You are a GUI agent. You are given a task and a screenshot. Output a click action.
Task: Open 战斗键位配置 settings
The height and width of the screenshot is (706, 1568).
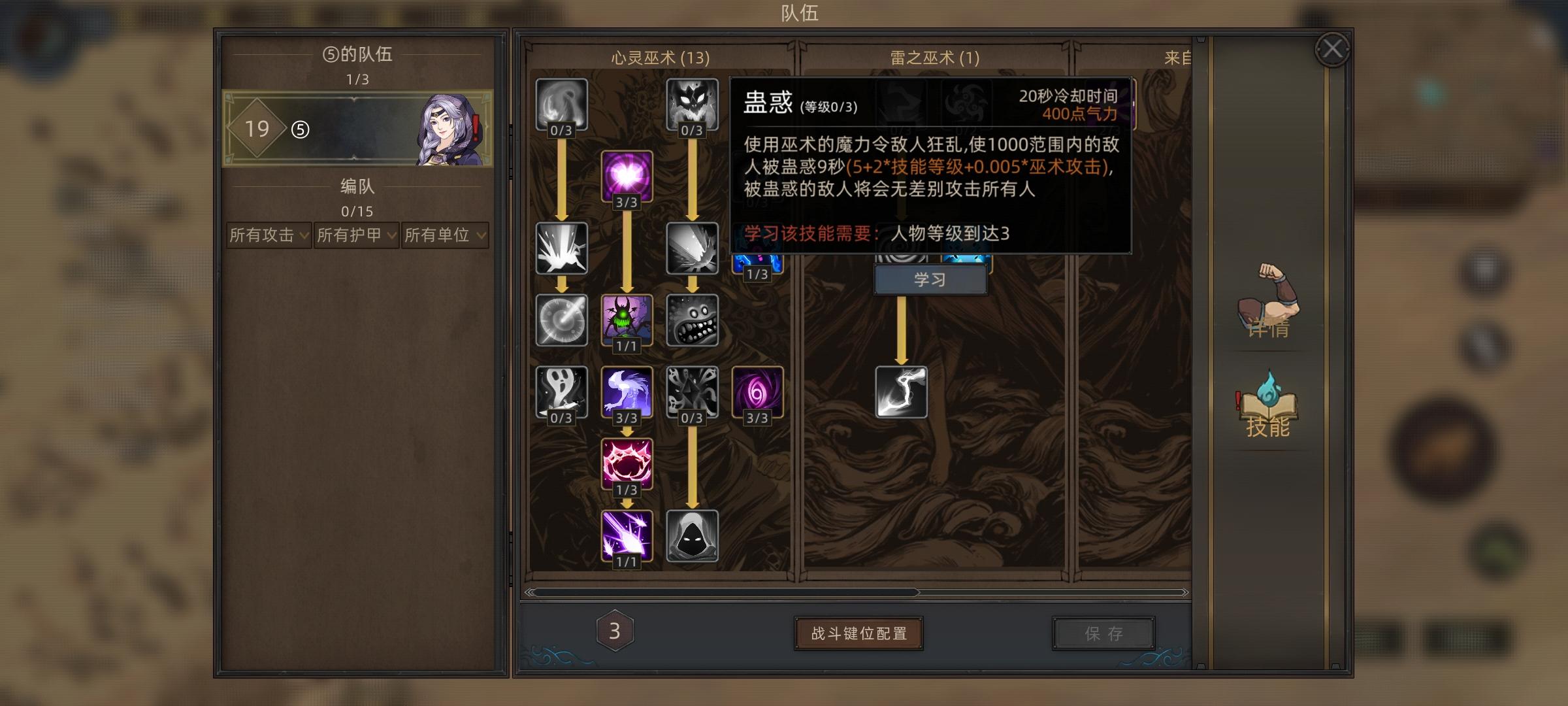pos(858,633)
